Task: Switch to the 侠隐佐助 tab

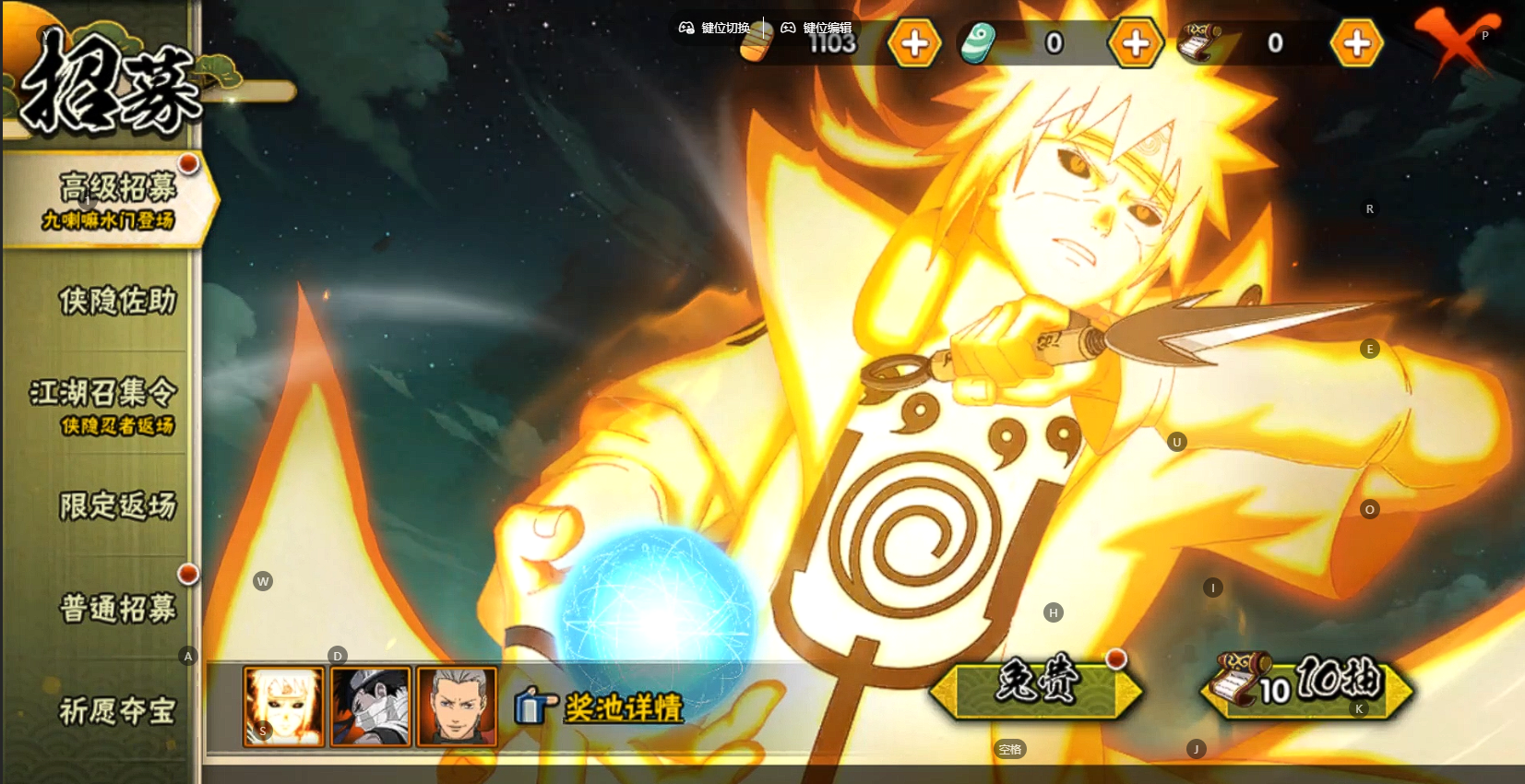Action: tap(116, 301)
